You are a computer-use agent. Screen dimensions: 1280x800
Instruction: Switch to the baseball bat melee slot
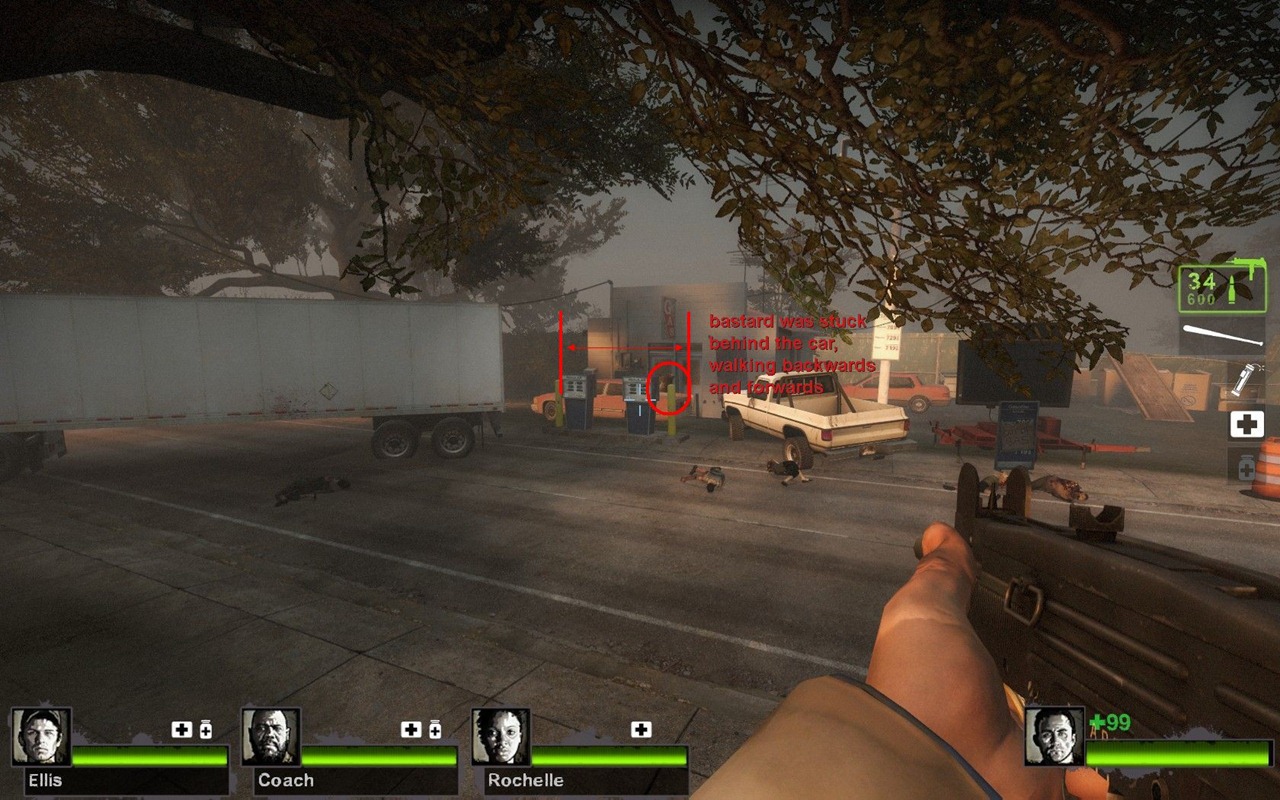coord(1221,336)
